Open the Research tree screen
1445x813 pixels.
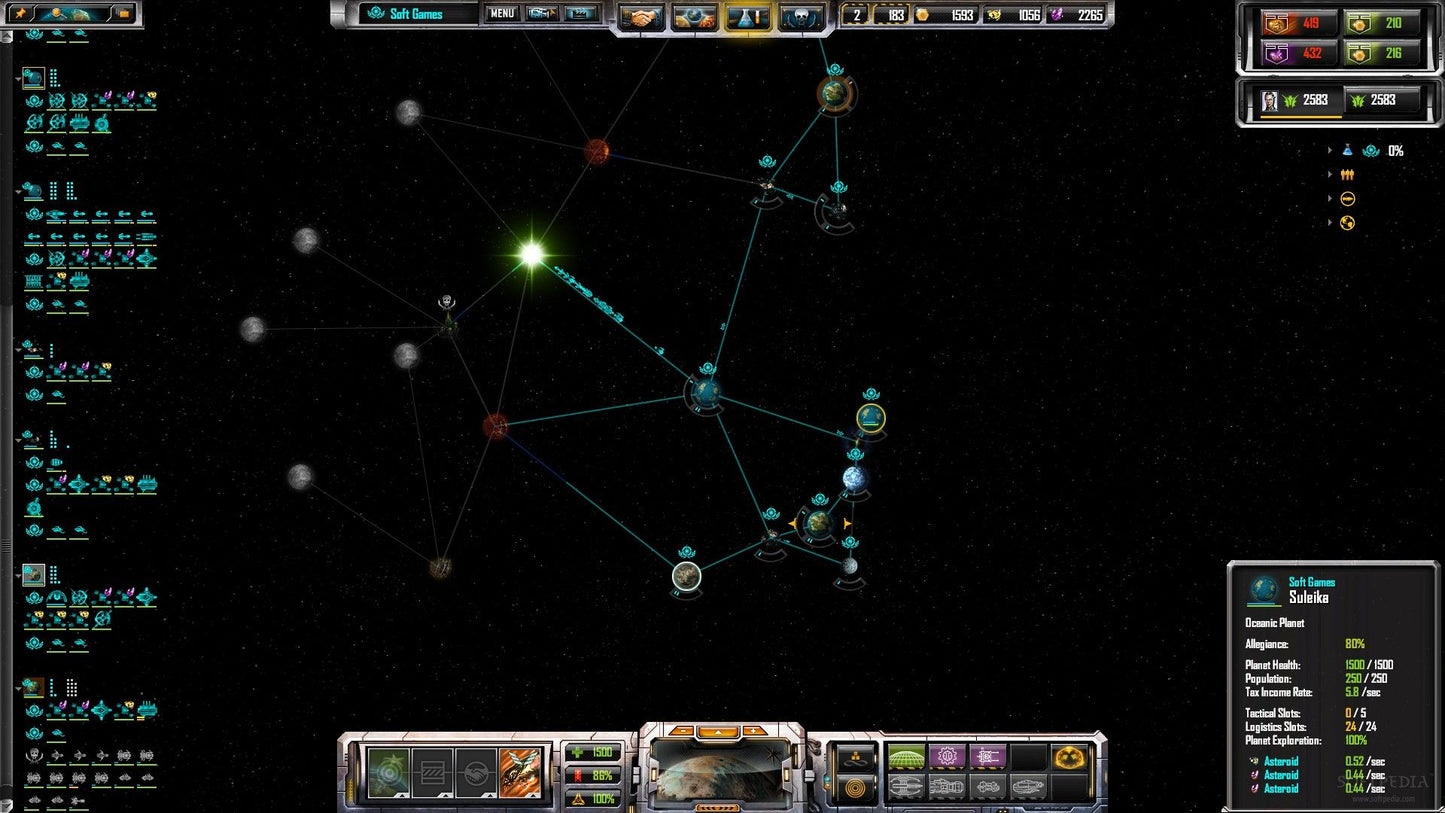pyautogui.click(x=746, y=15)
